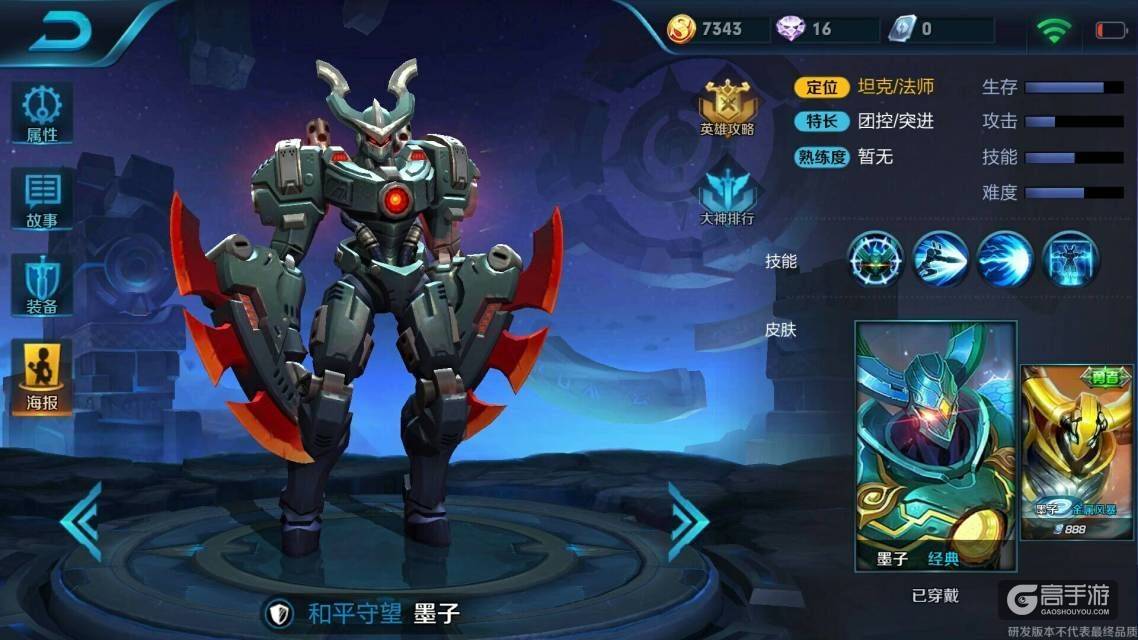Click the gold coin currency counter
Screen dimensions: 1138x640
708,29
